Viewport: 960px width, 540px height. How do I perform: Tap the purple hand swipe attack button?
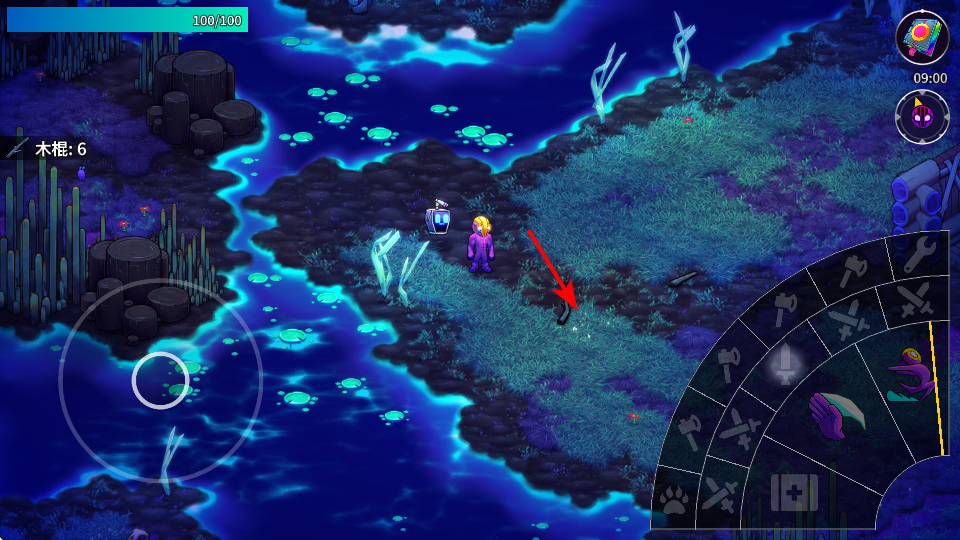(x=834, y=415)
